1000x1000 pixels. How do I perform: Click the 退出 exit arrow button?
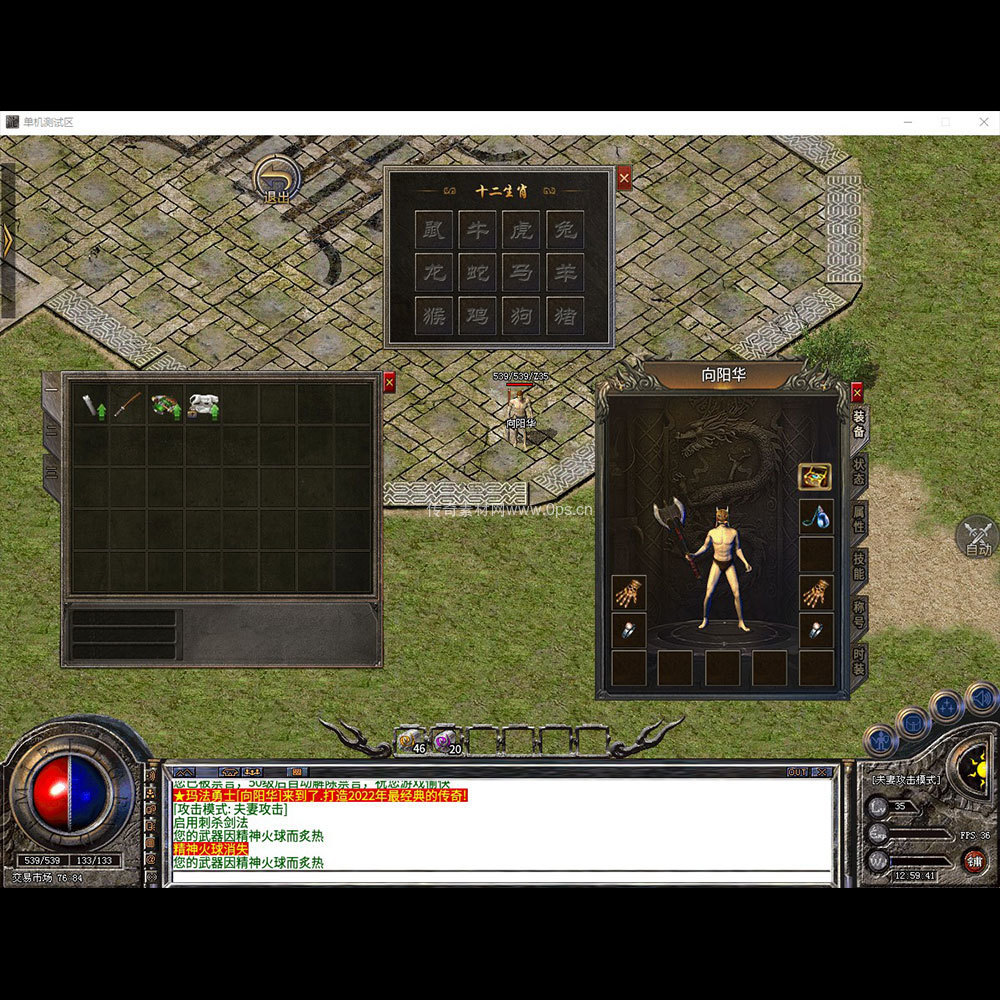[x=275, y=180]
